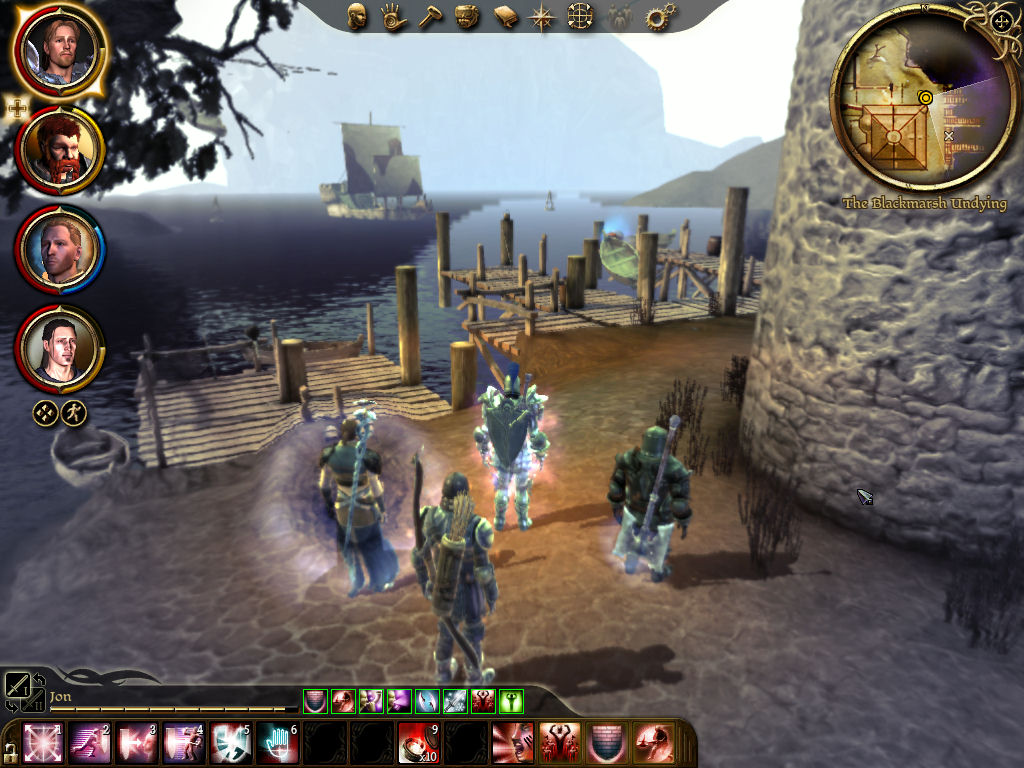Open the skills hammer icon
Image resolution: width=1024 pixels, height=768 pixels.
429,17
